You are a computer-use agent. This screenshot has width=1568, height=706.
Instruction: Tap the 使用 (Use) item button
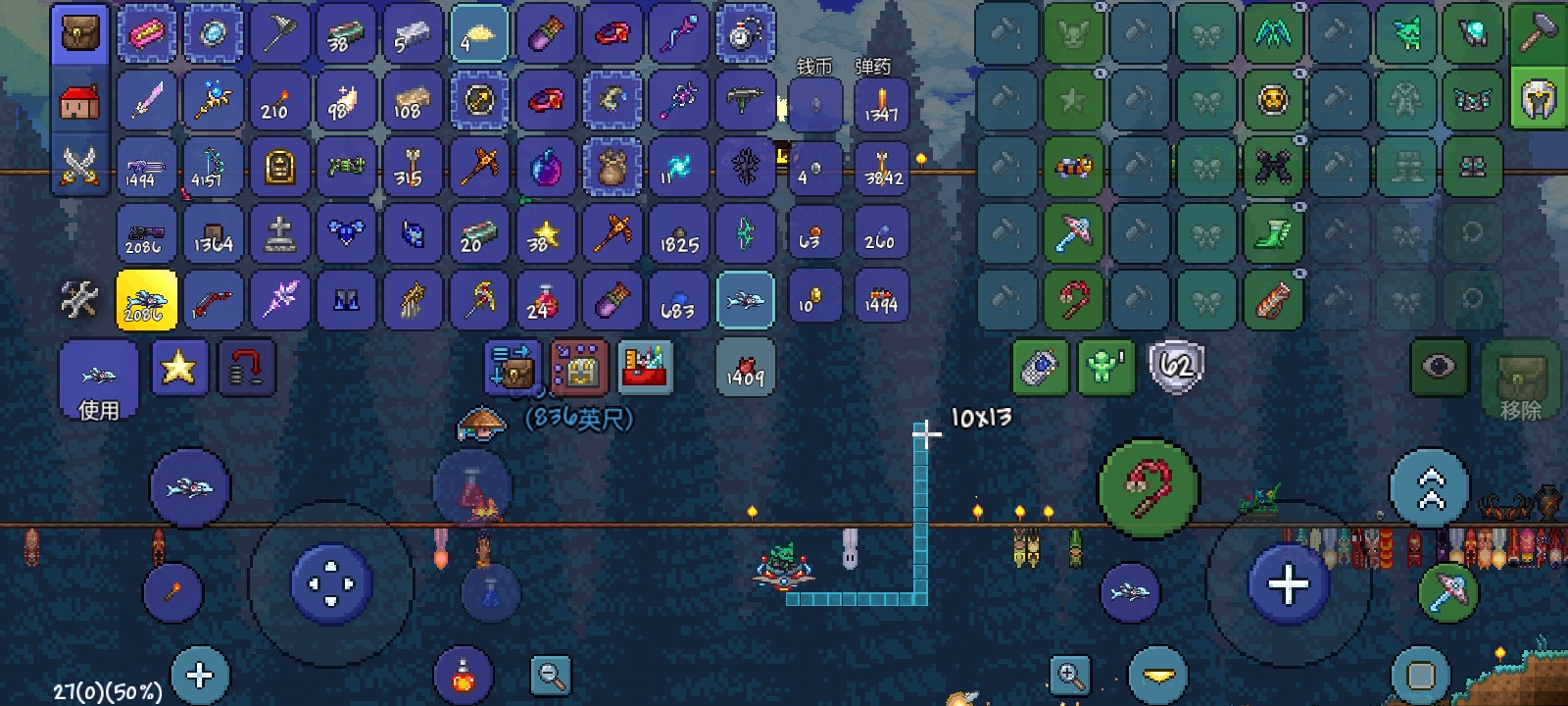(x=98, y=382)
